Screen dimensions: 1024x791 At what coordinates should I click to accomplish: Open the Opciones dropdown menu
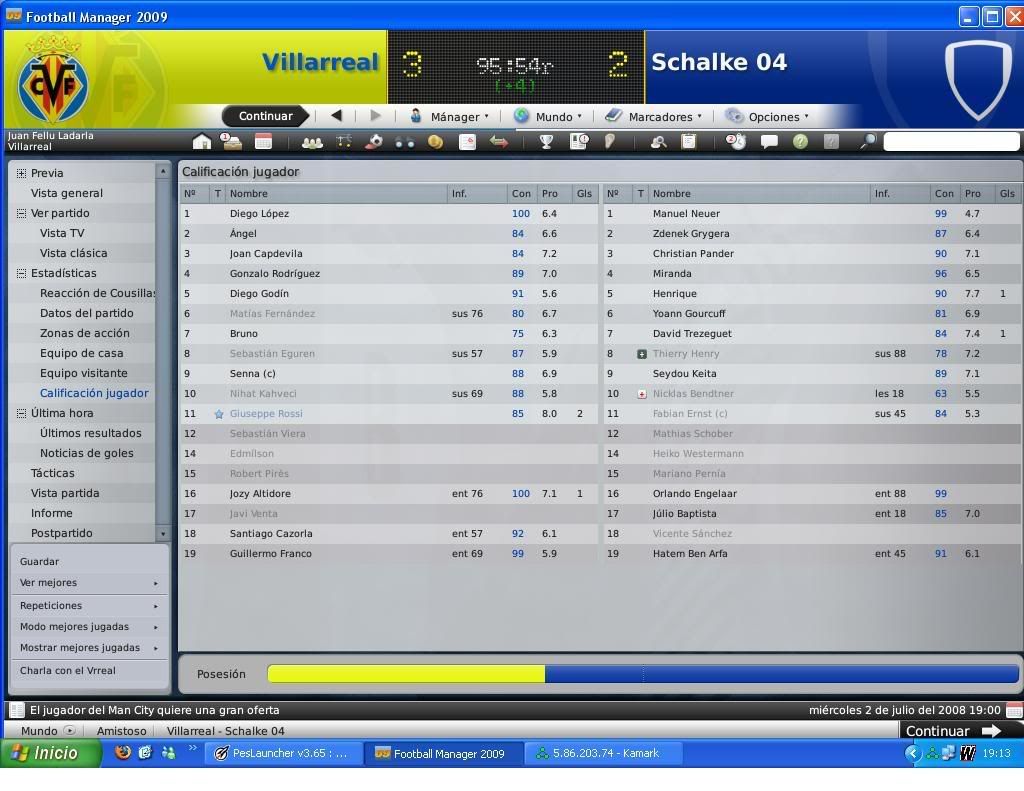click(x=770, y=116)
